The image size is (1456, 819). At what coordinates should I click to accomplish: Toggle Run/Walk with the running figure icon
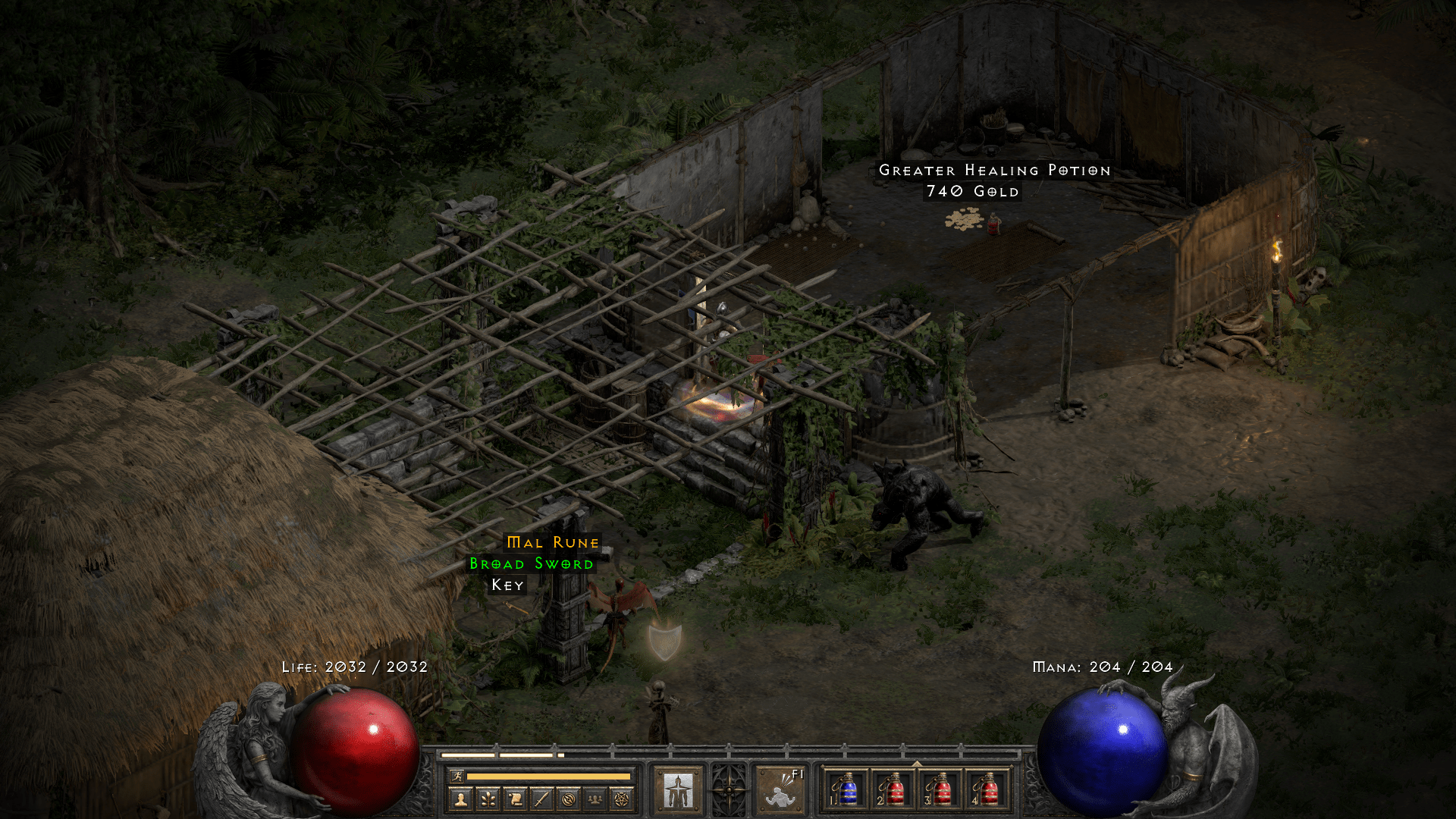click(458, 776)
